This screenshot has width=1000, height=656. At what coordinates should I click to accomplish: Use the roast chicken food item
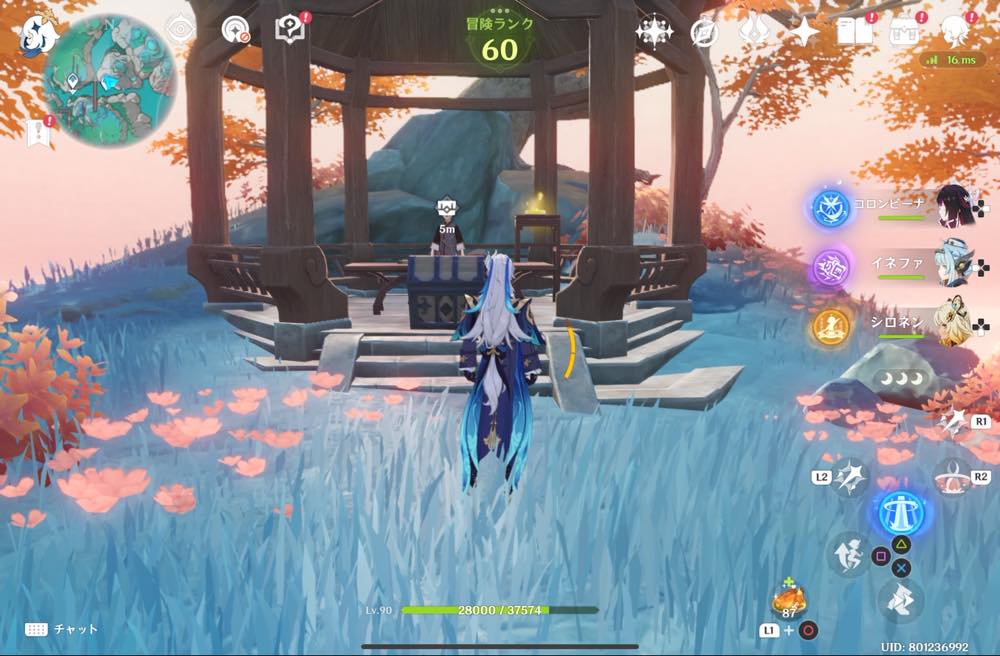click(x=789, y=600)
